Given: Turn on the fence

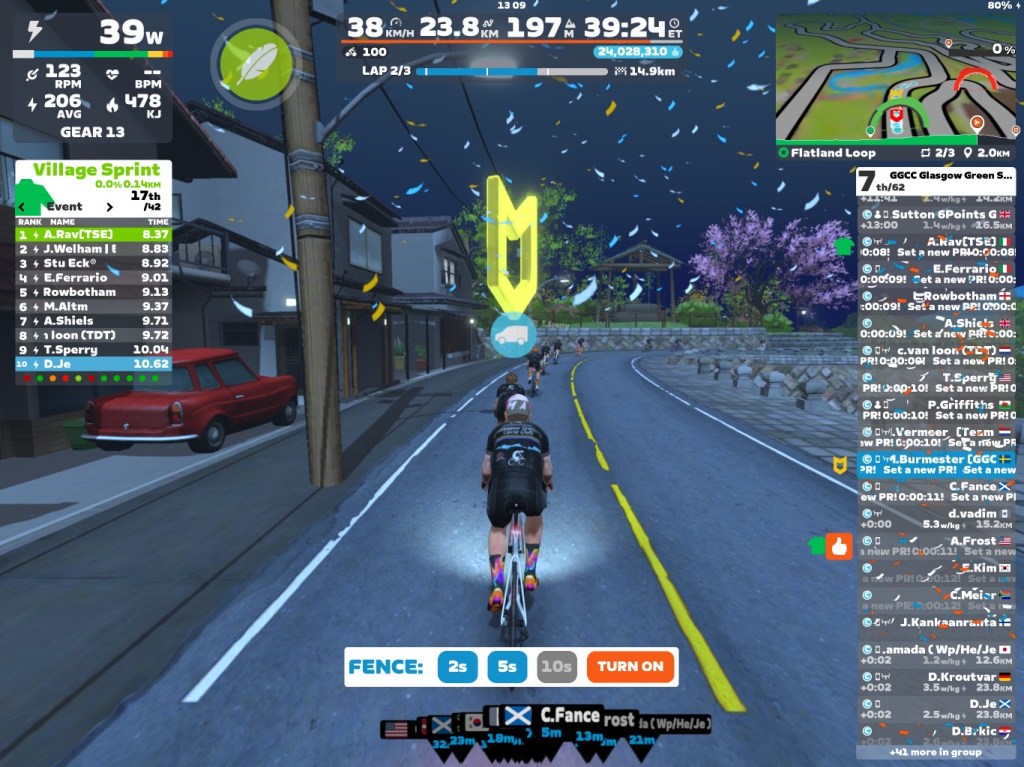Looking at the screenshot, I should pyautogui.click(x=630, y=667).
